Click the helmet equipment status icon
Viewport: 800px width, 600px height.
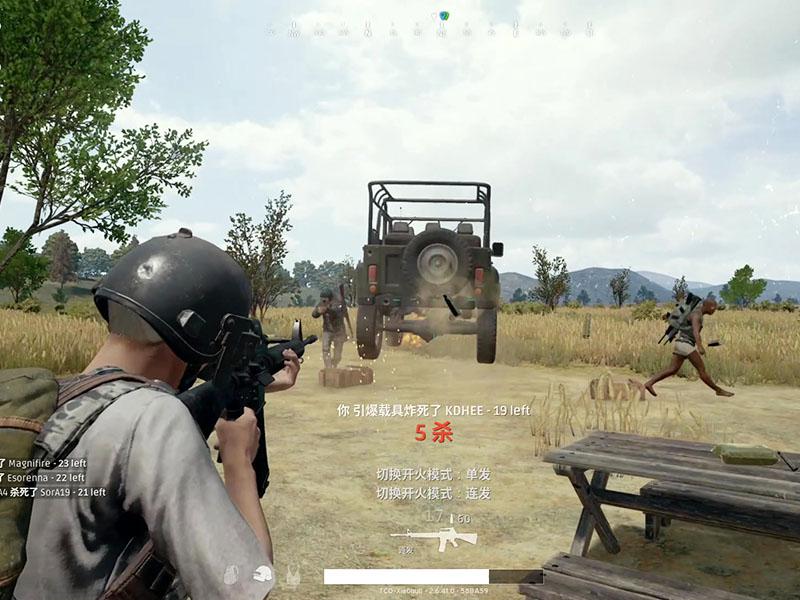pos(263,575)
